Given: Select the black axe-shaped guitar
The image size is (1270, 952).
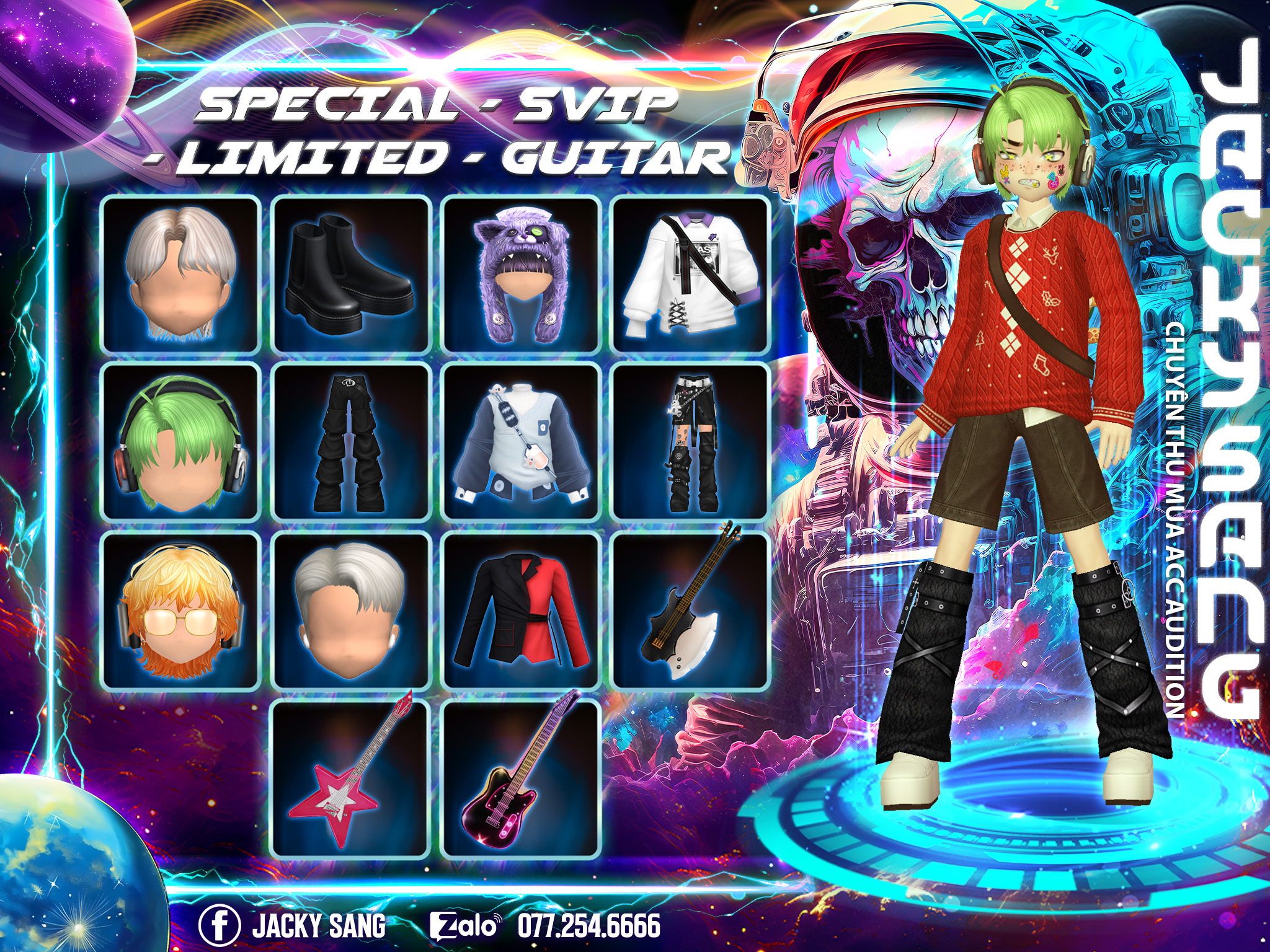Looking at the screenshot, I should (690, 610).
